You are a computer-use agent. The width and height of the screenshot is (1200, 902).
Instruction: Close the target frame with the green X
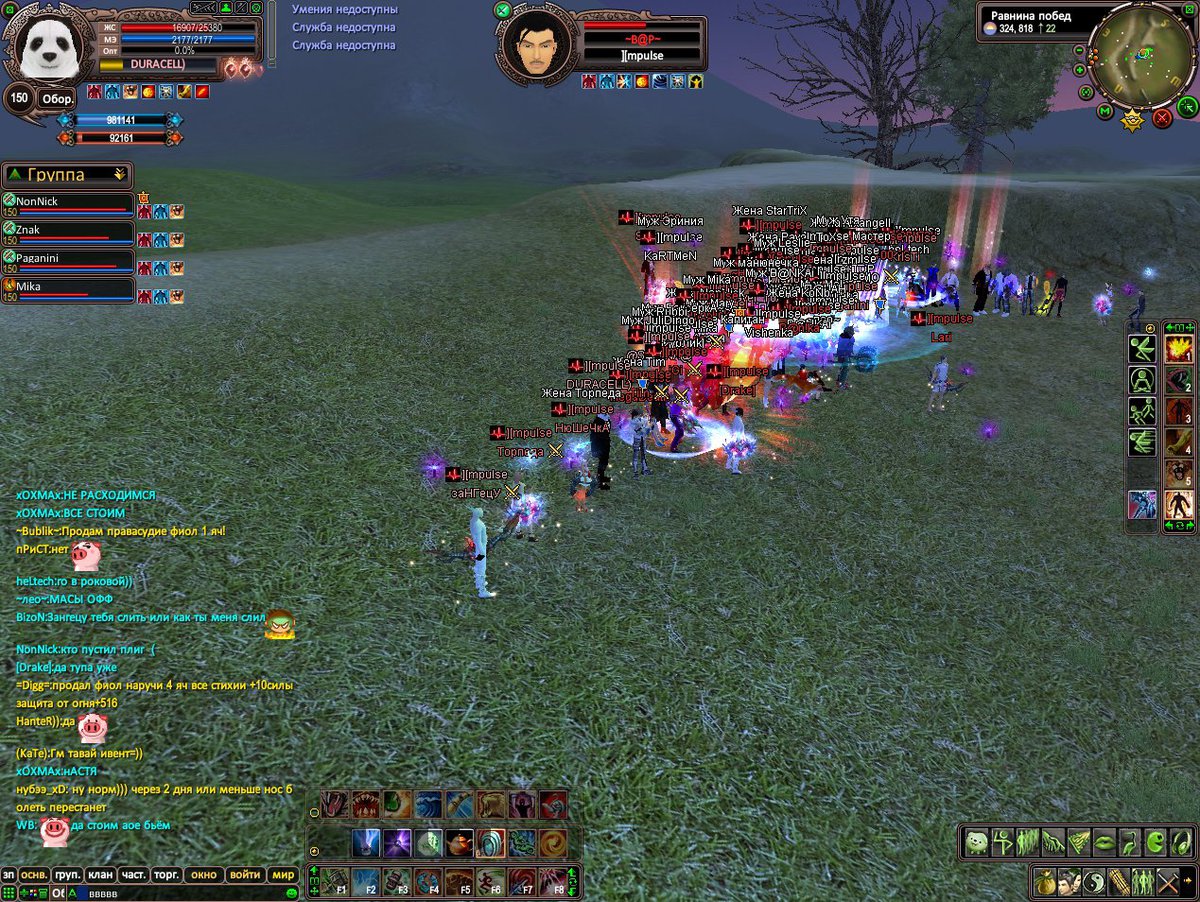tap(503, 10)
